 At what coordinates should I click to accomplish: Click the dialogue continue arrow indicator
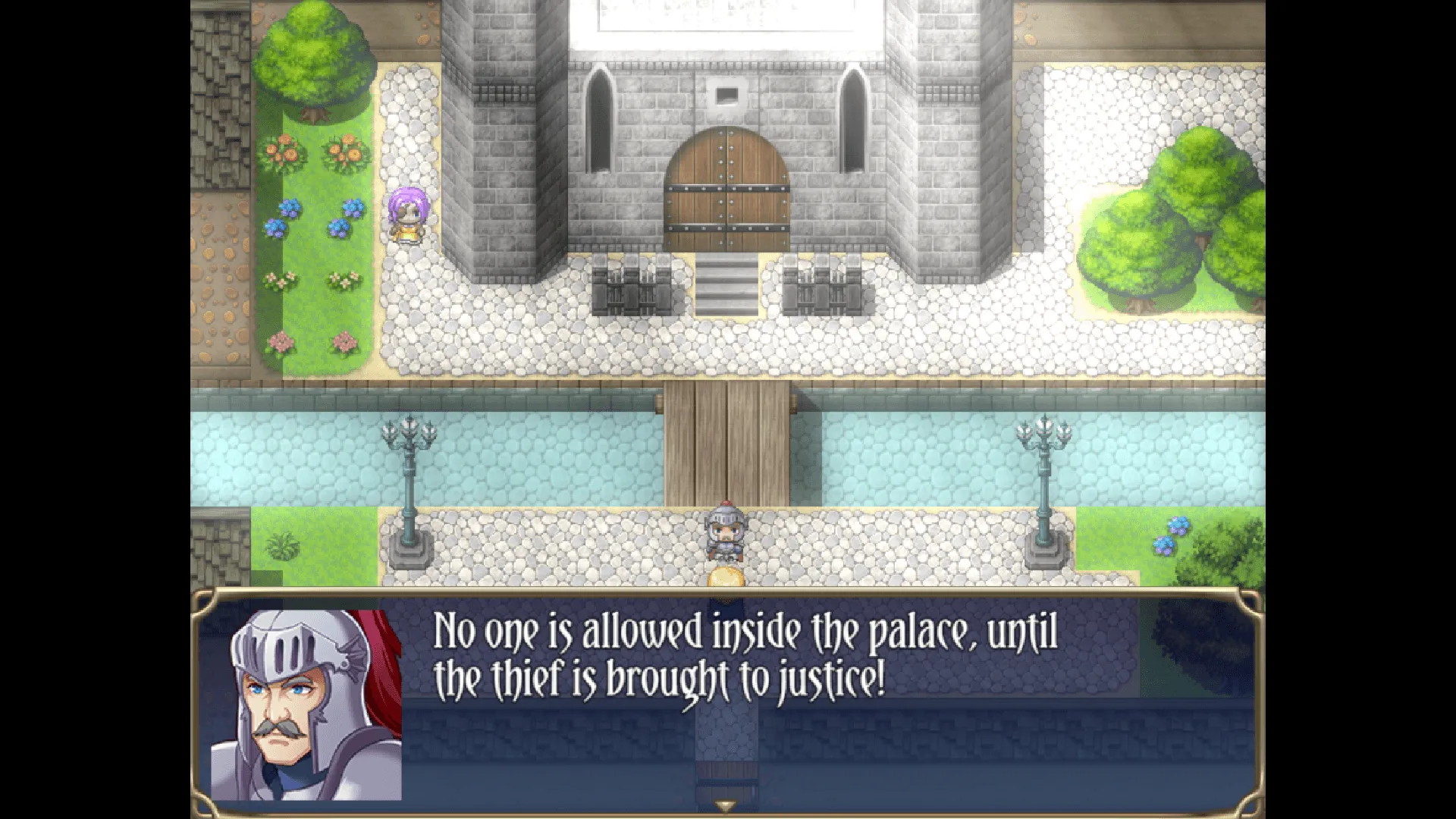pos(726,806)
